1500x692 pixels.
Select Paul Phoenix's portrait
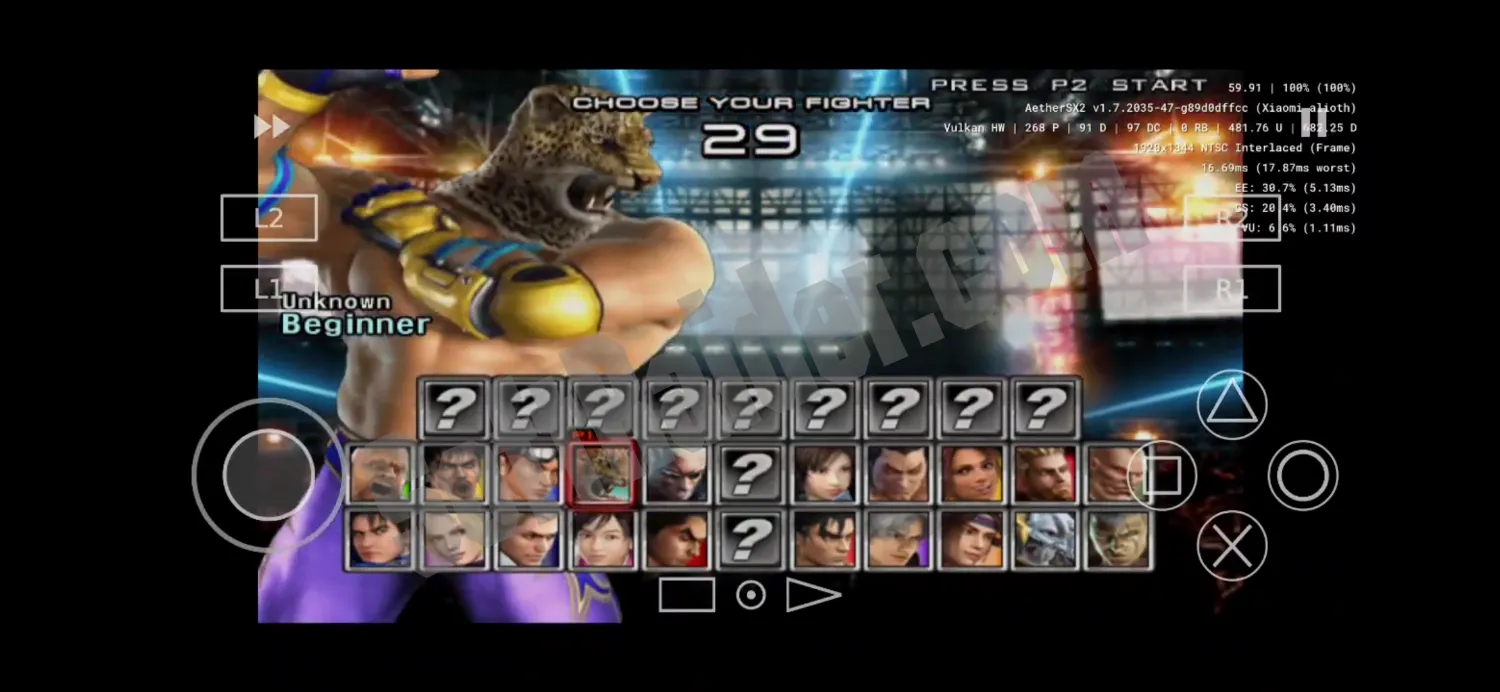(x=1044, y=473)
